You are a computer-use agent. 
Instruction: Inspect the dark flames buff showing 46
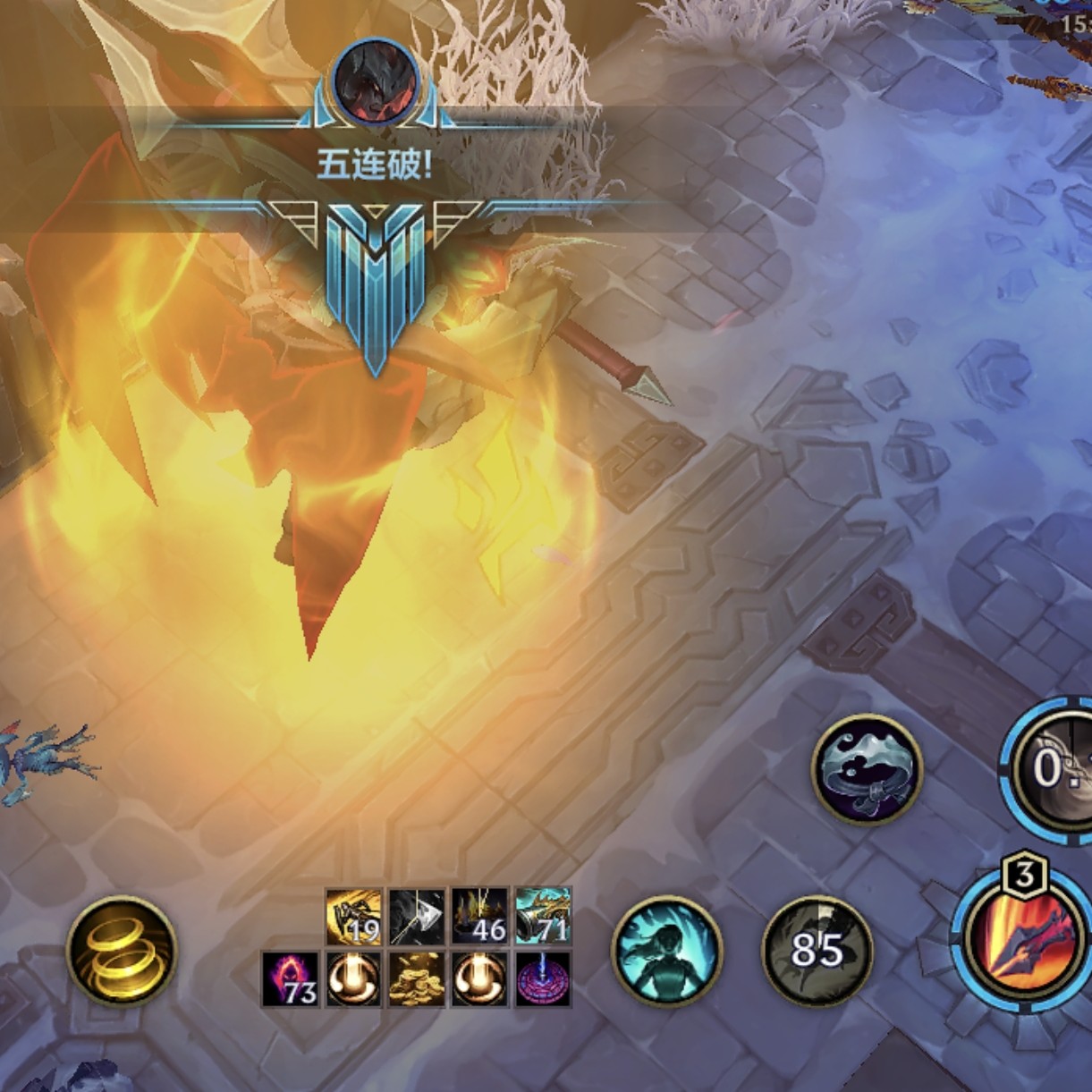(x=479, y=916)
